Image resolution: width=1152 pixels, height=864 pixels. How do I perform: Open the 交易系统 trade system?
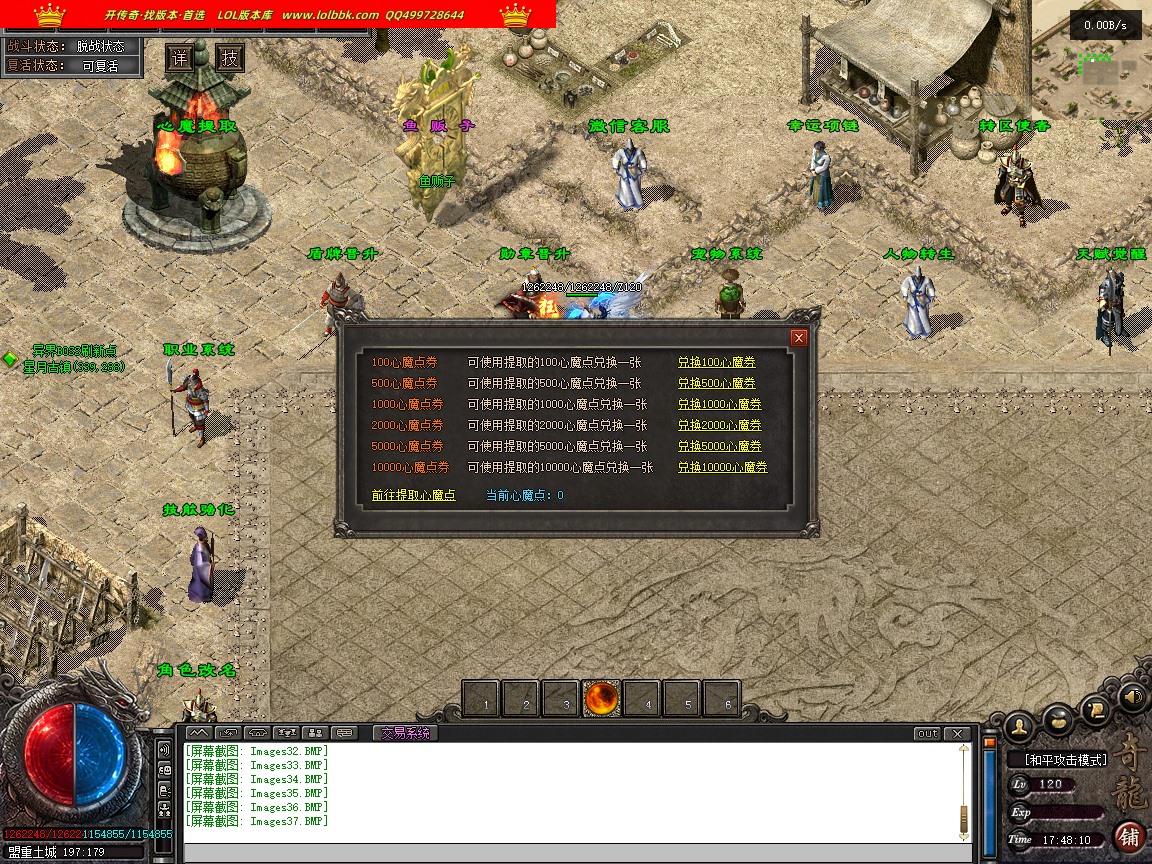tap(404, 733)
